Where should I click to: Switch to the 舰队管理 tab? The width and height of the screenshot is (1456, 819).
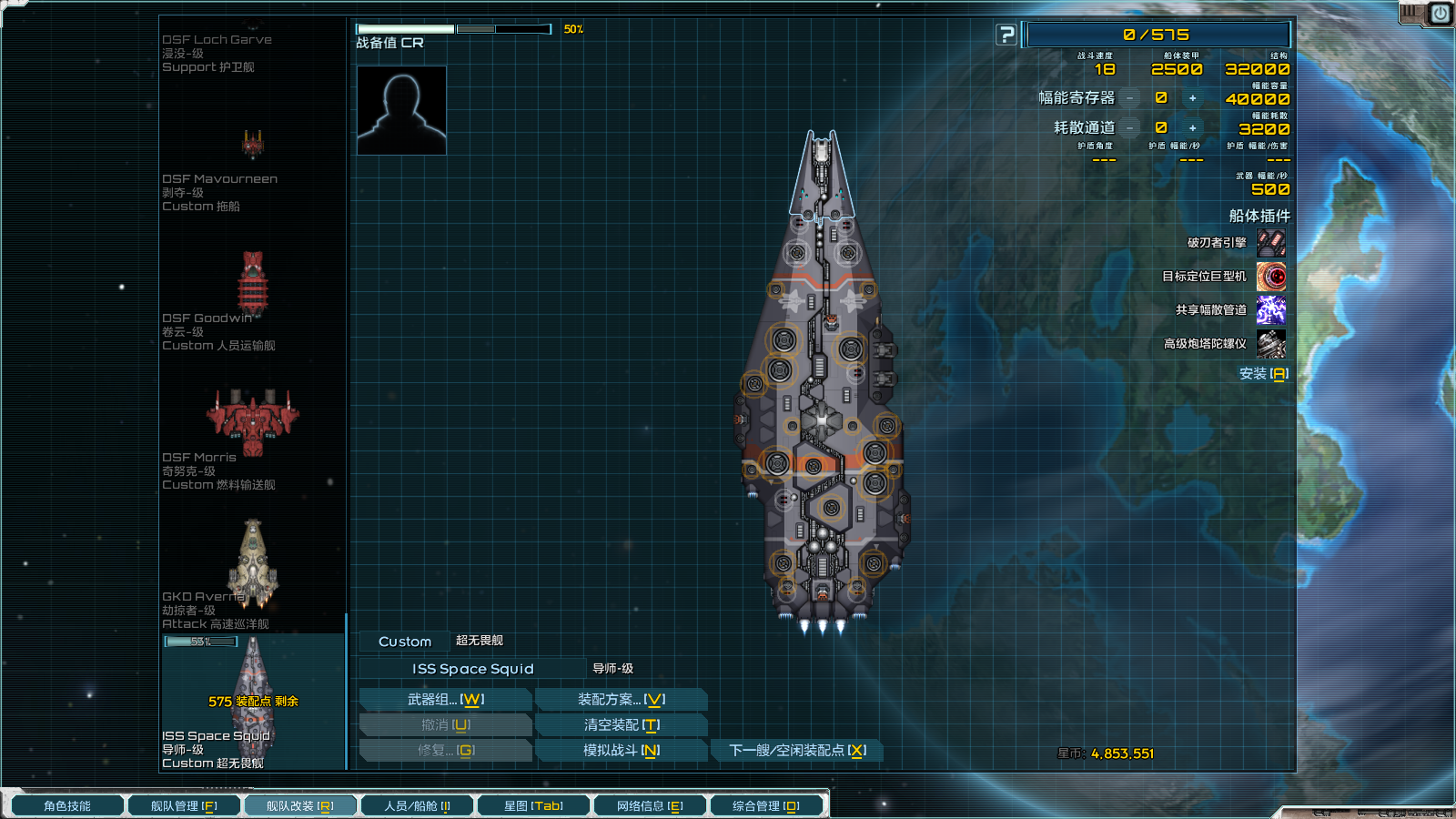184,806
